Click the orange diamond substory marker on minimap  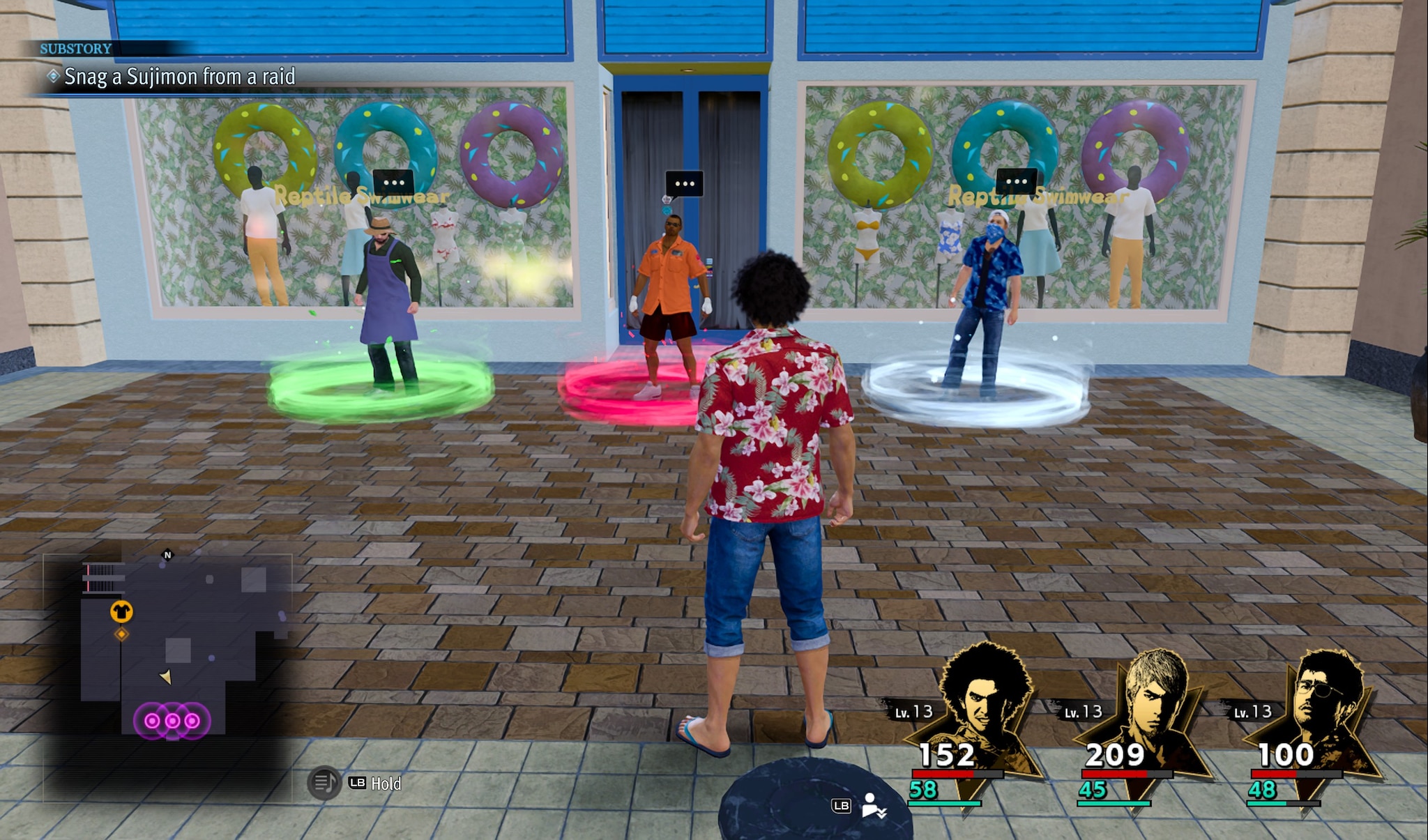pyautogui.click(x=121, y=634)
